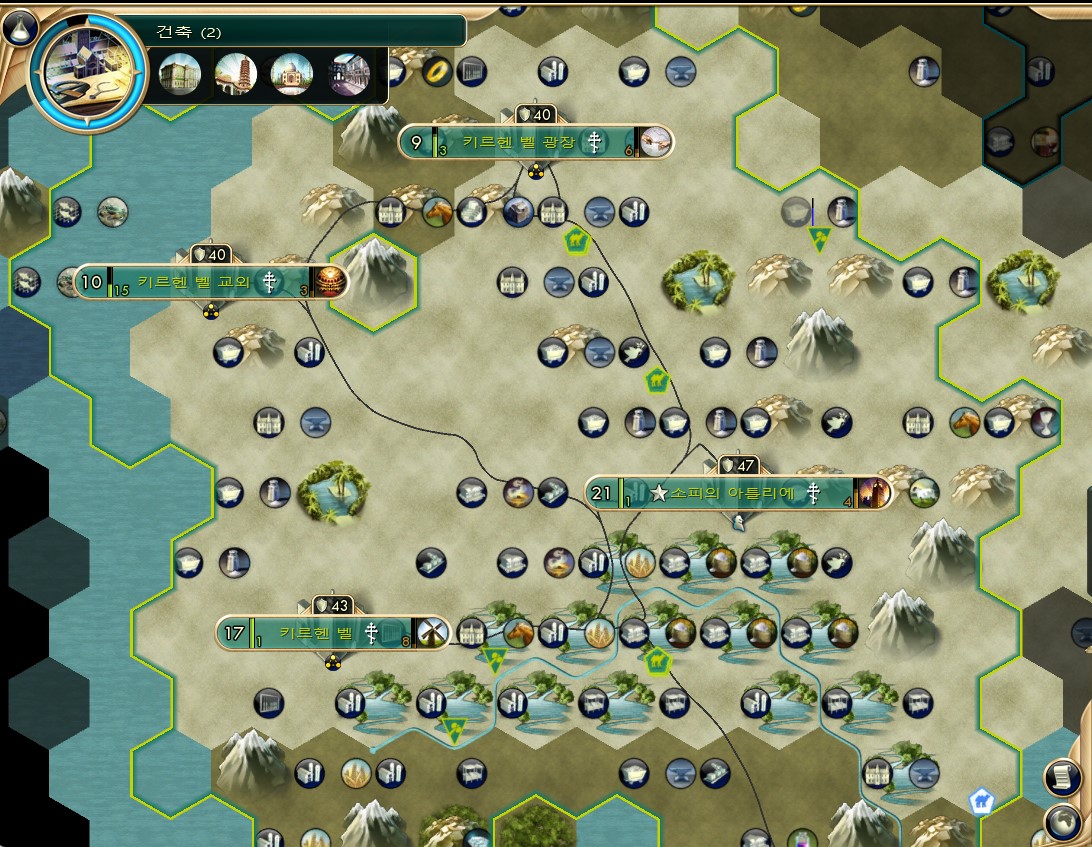Select the capital 소피의 아틀리에 city banner
This screenshot has width=1092, height=847.
(x=737, y=492)
